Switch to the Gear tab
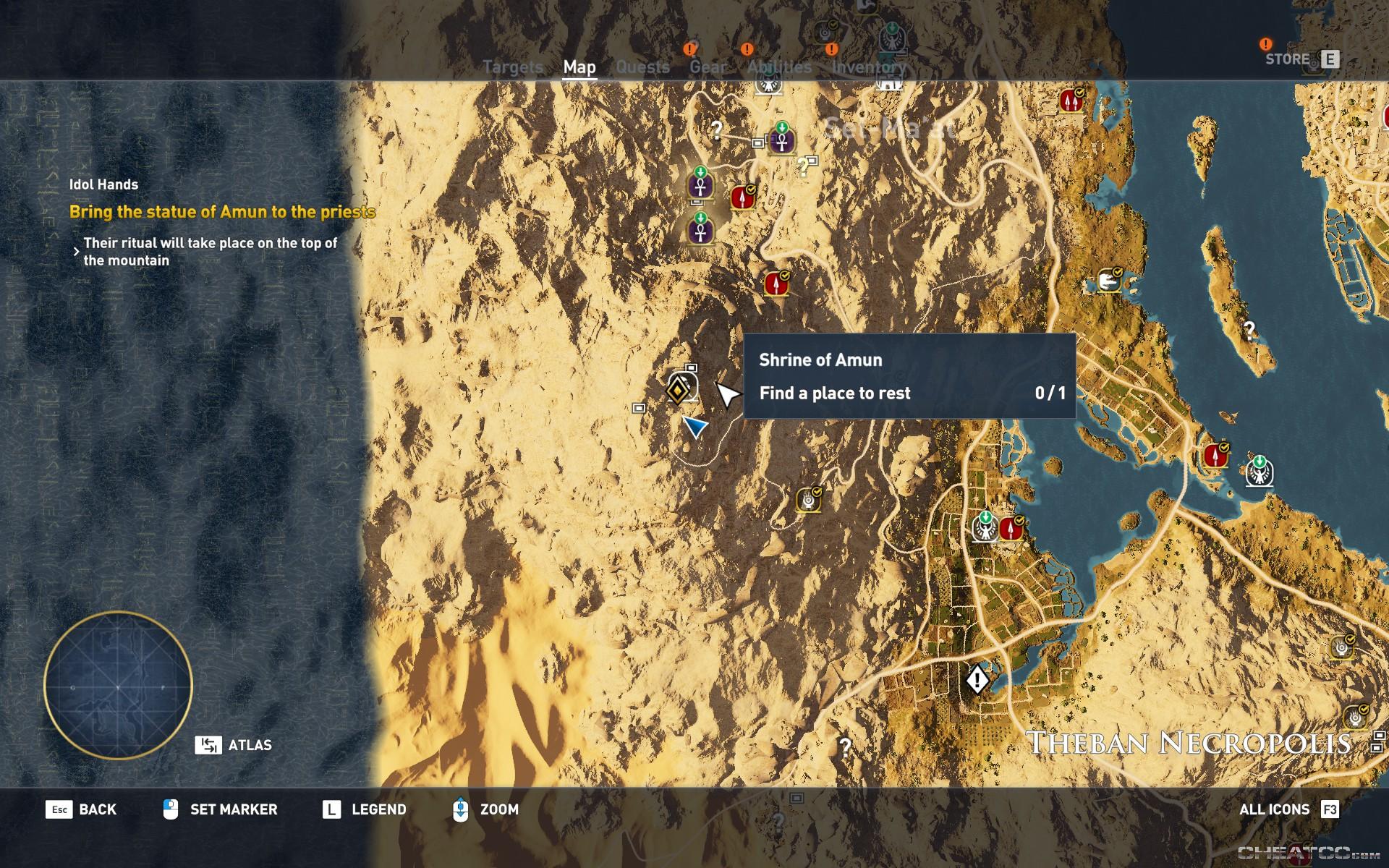The width and height of the screenshot is (1389, 868). coord(710,67)
